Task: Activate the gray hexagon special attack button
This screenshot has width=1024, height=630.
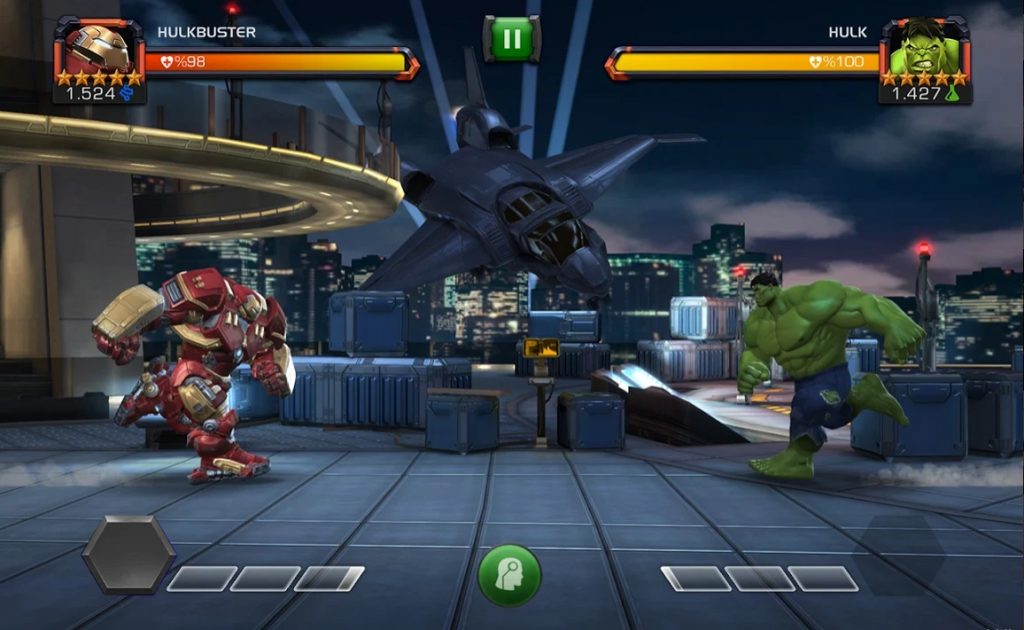Action: click(128, 554)
